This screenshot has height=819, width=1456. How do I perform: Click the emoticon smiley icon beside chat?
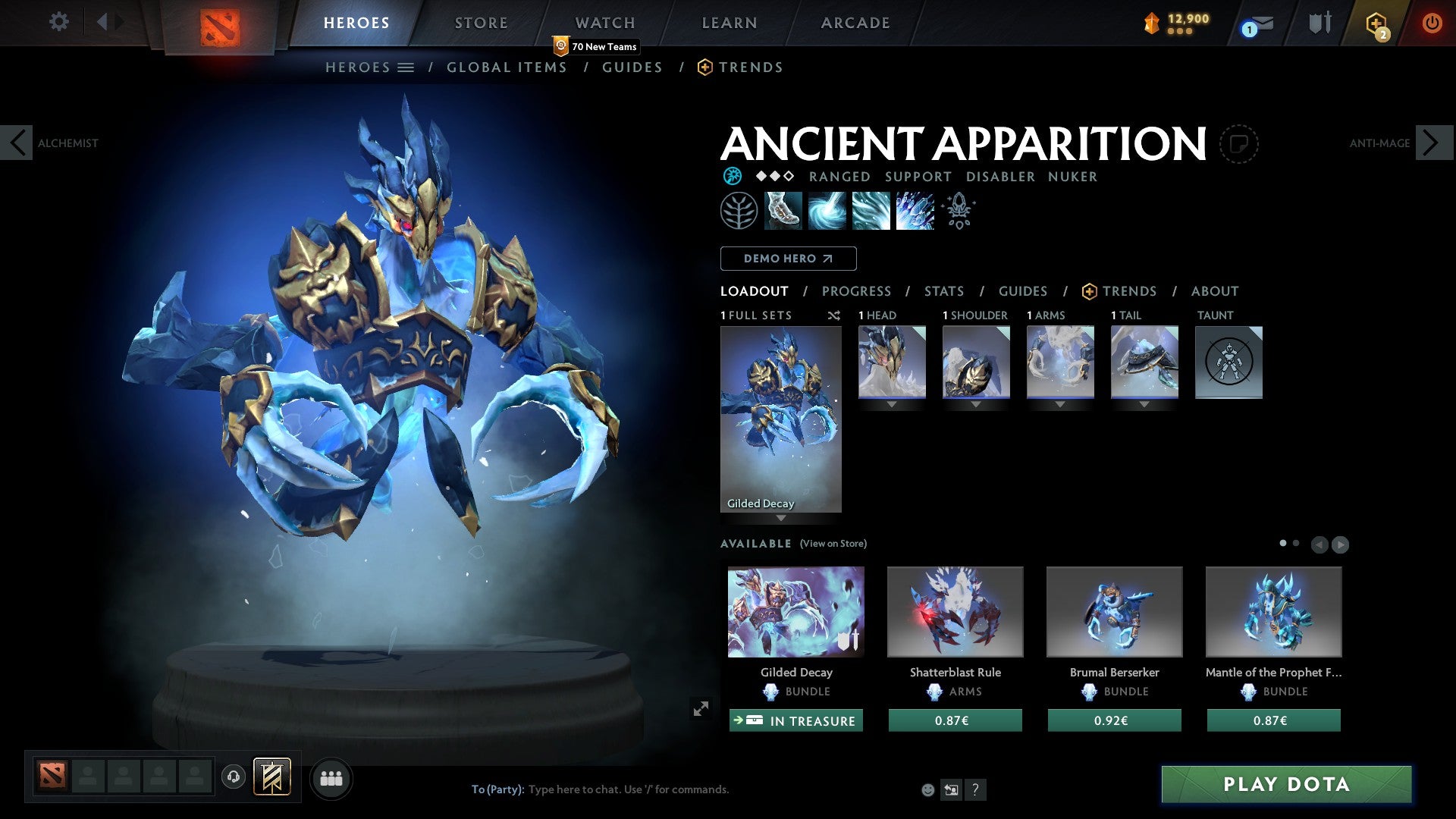[x=927, y=789]
